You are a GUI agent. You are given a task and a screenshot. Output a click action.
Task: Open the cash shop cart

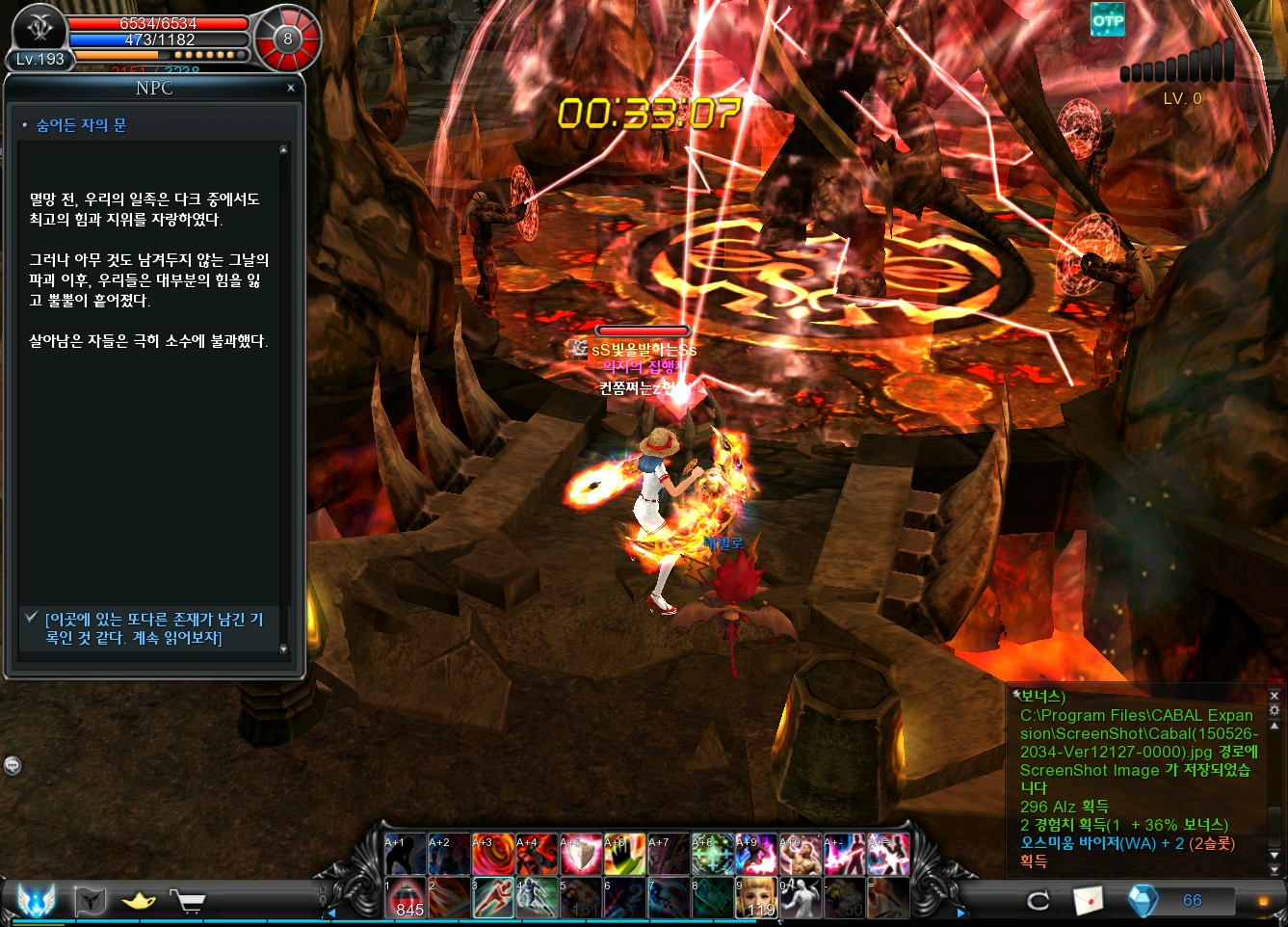point(189,901)
